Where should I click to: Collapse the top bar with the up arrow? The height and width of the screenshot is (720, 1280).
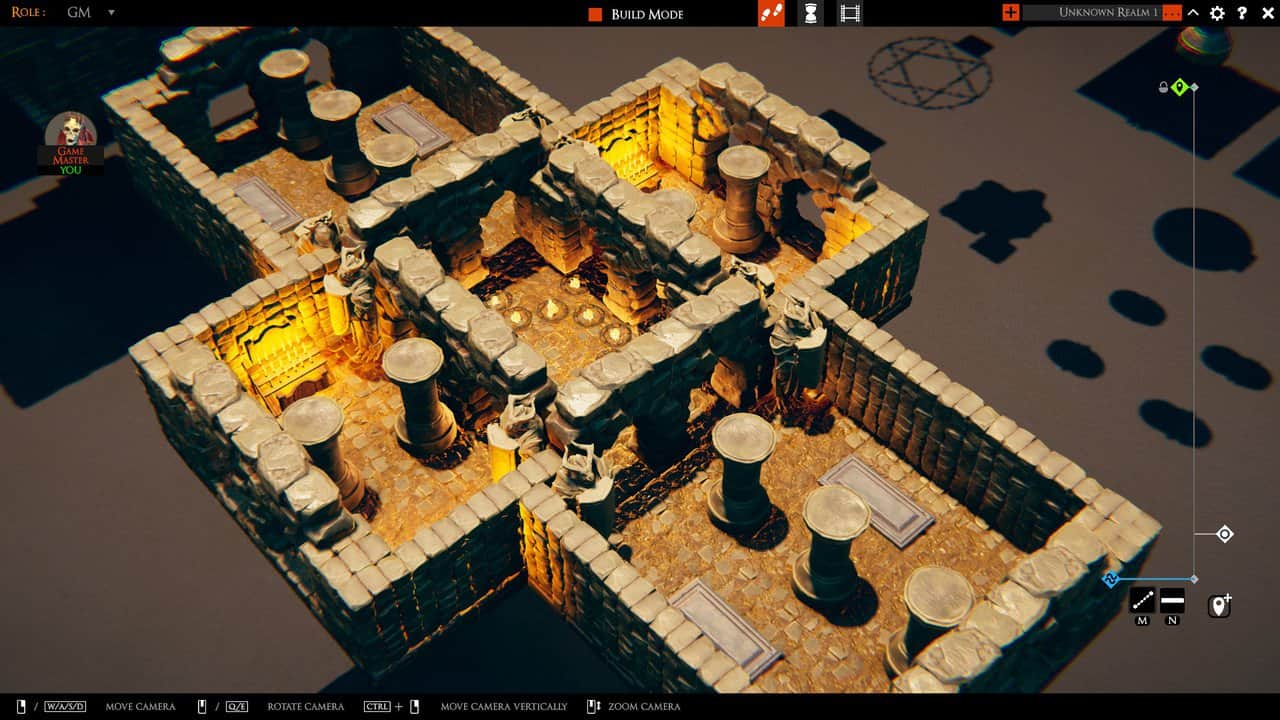click(1194, 13)
